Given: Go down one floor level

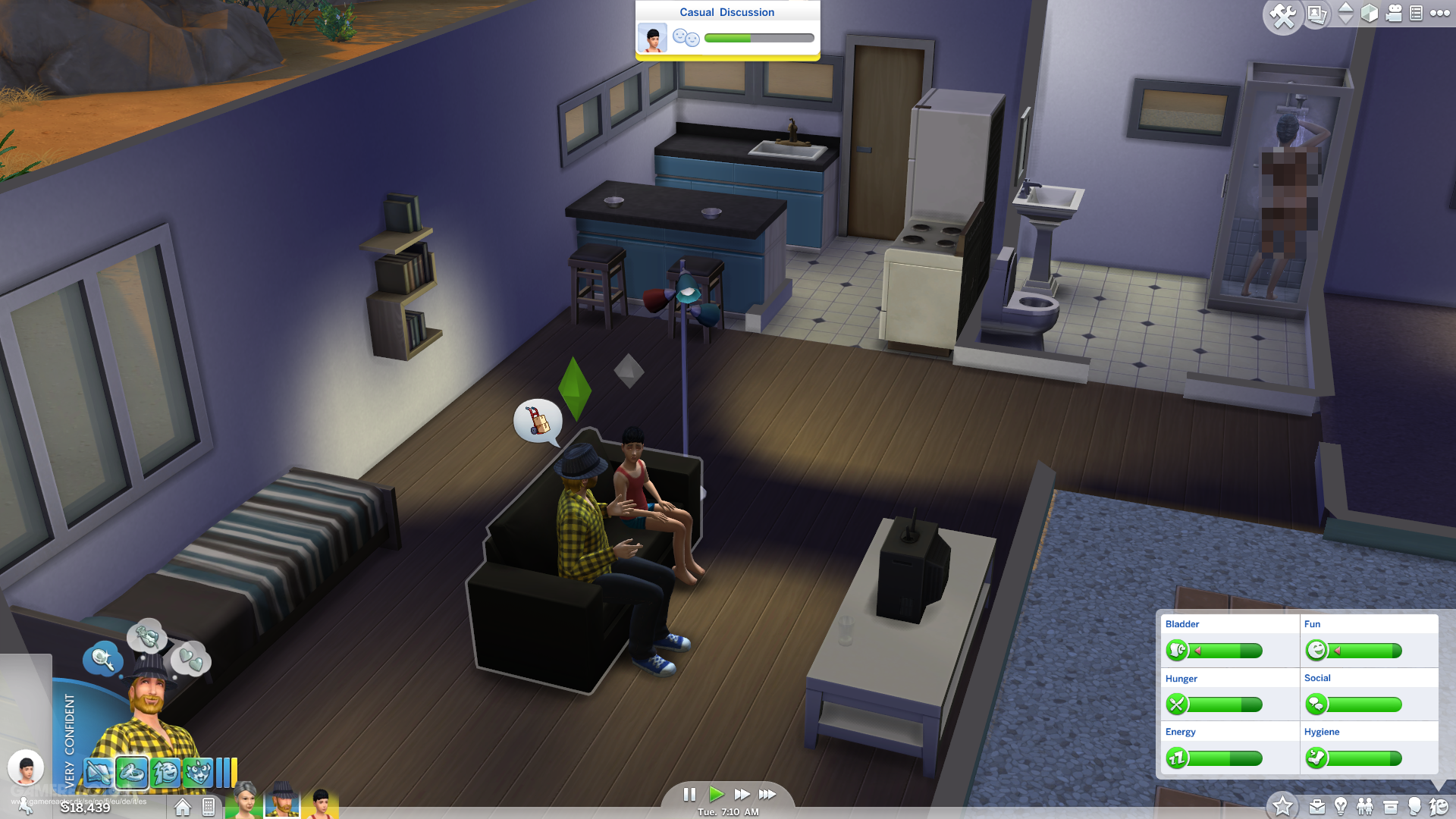Looking at the screenshot, I should pyautogui.click(x=1345, y=20).
